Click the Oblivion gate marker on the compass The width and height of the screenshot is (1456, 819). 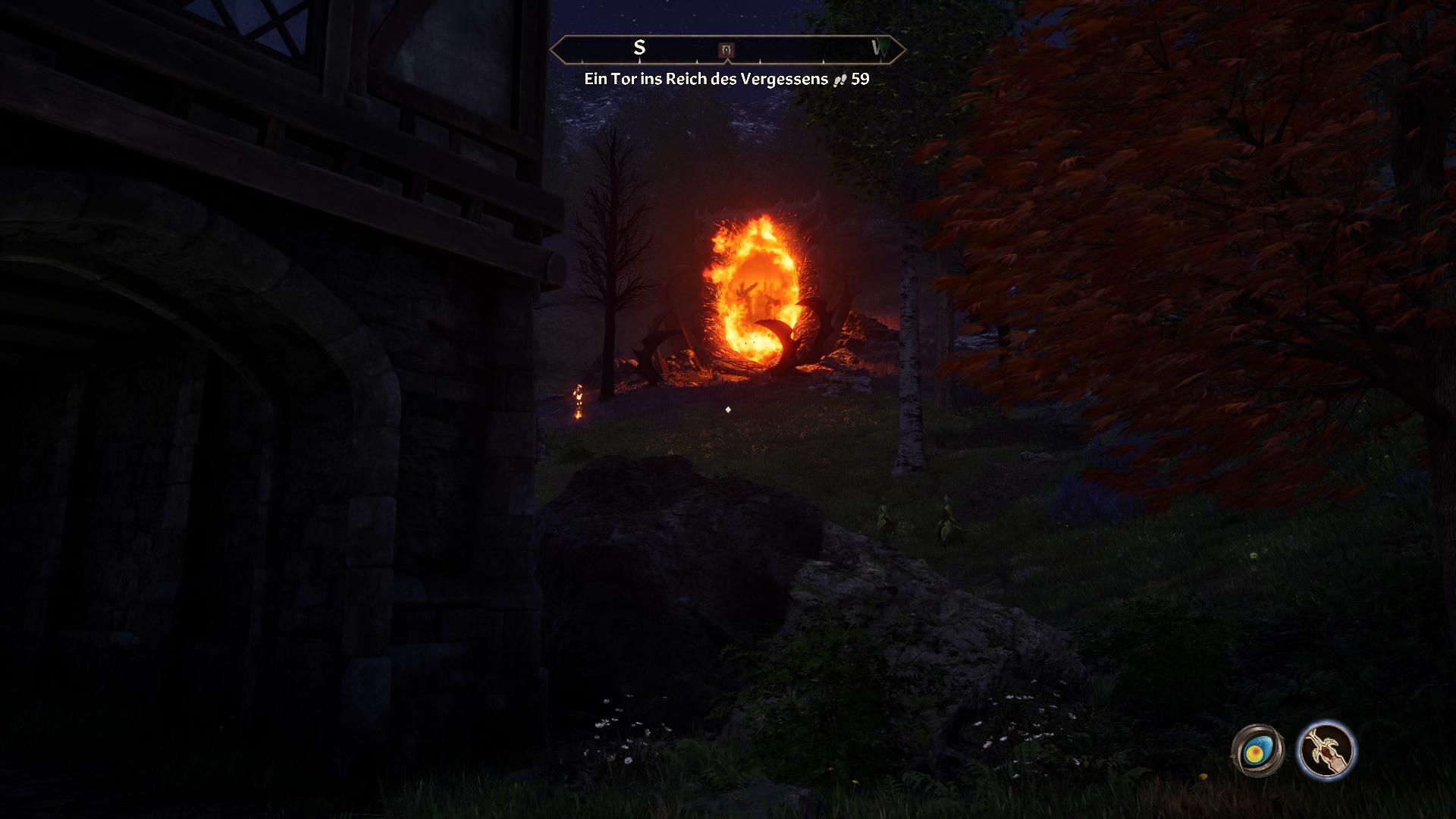point(726,50)
